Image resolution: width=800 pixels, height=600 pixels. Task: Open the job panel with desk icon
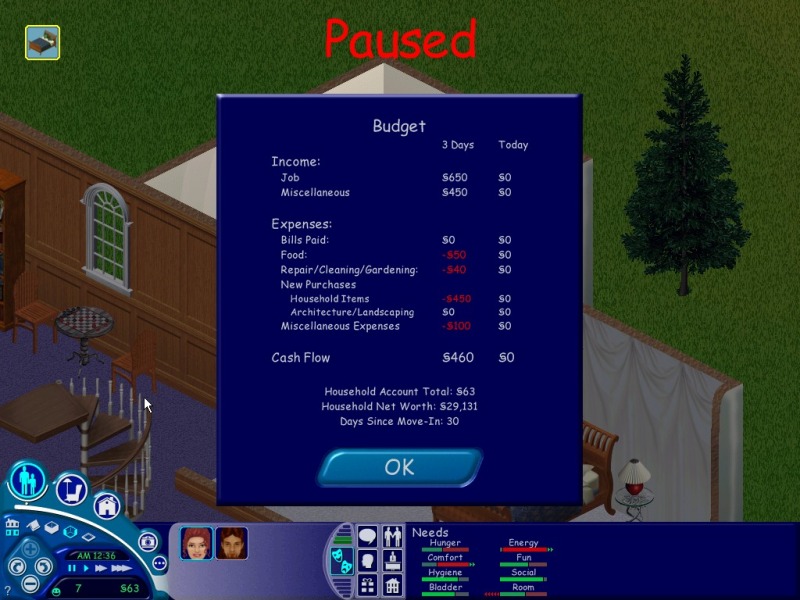(x=392, y=561)
